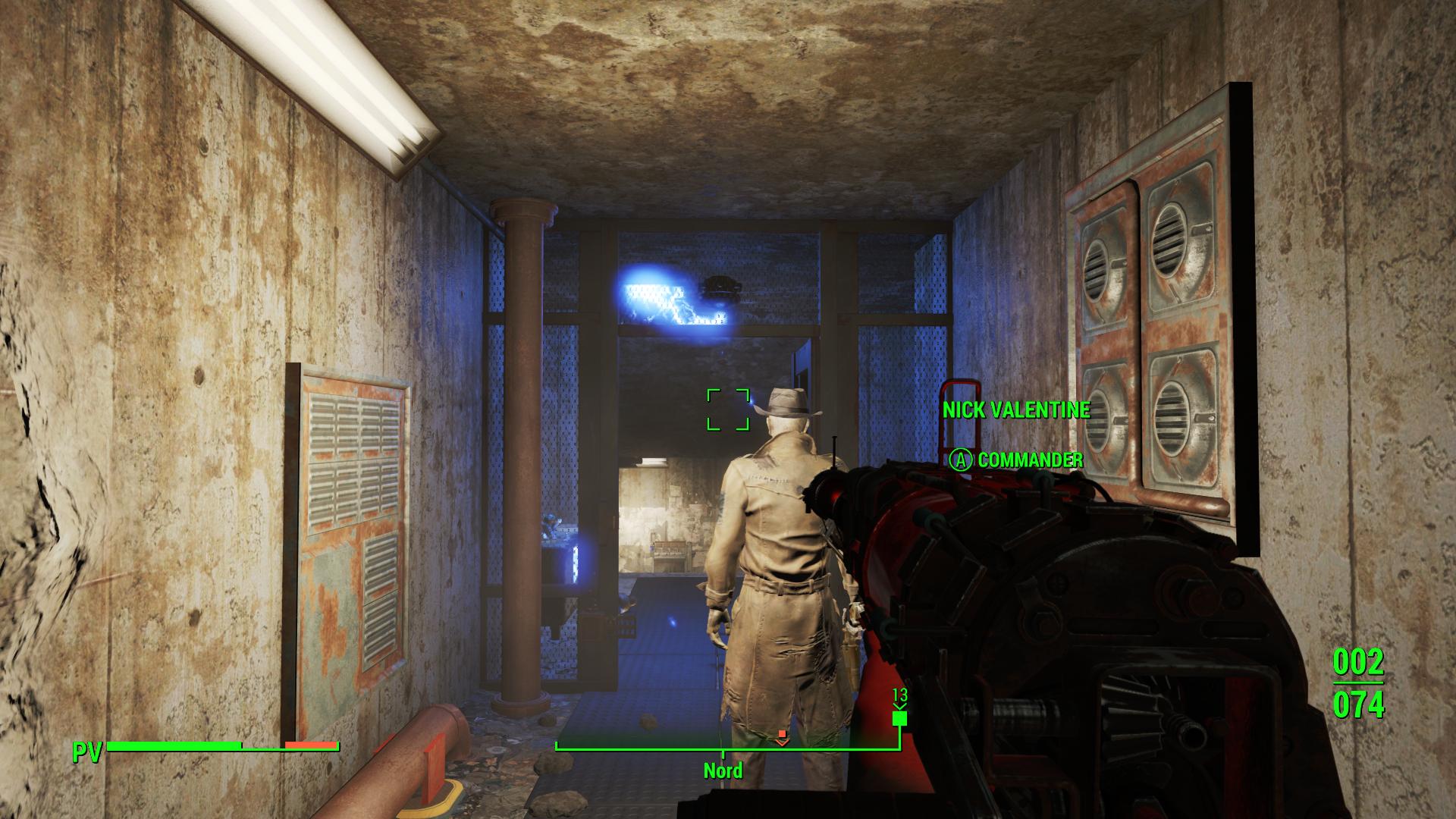
Task: Click the Nord heading on the compass
Action: click(x=723, y=771)
